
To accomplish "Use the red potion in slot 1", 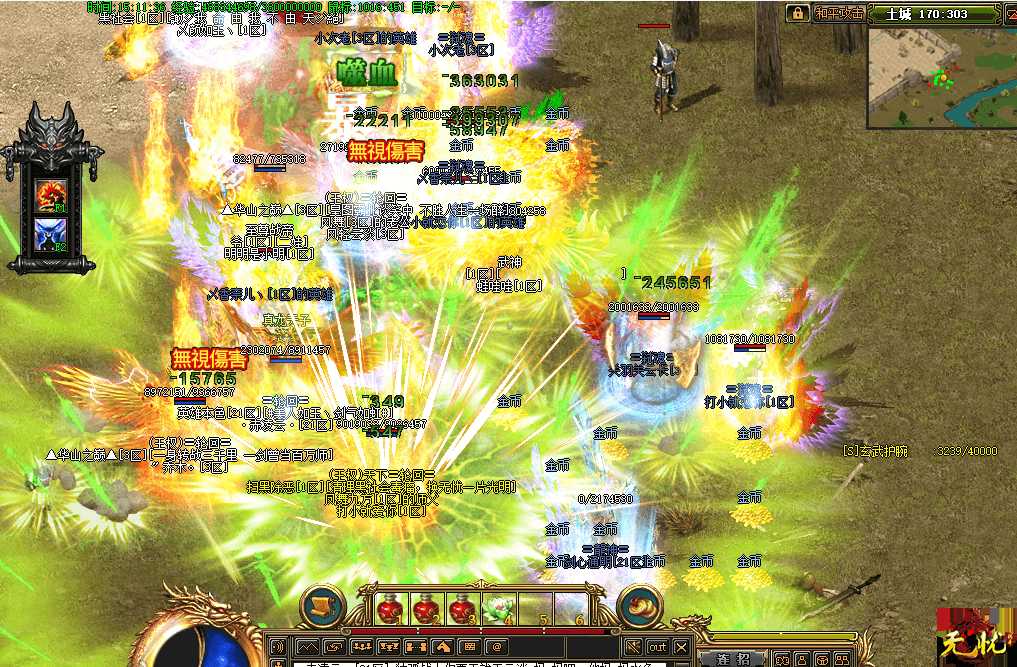I will (x=389, y=607).
